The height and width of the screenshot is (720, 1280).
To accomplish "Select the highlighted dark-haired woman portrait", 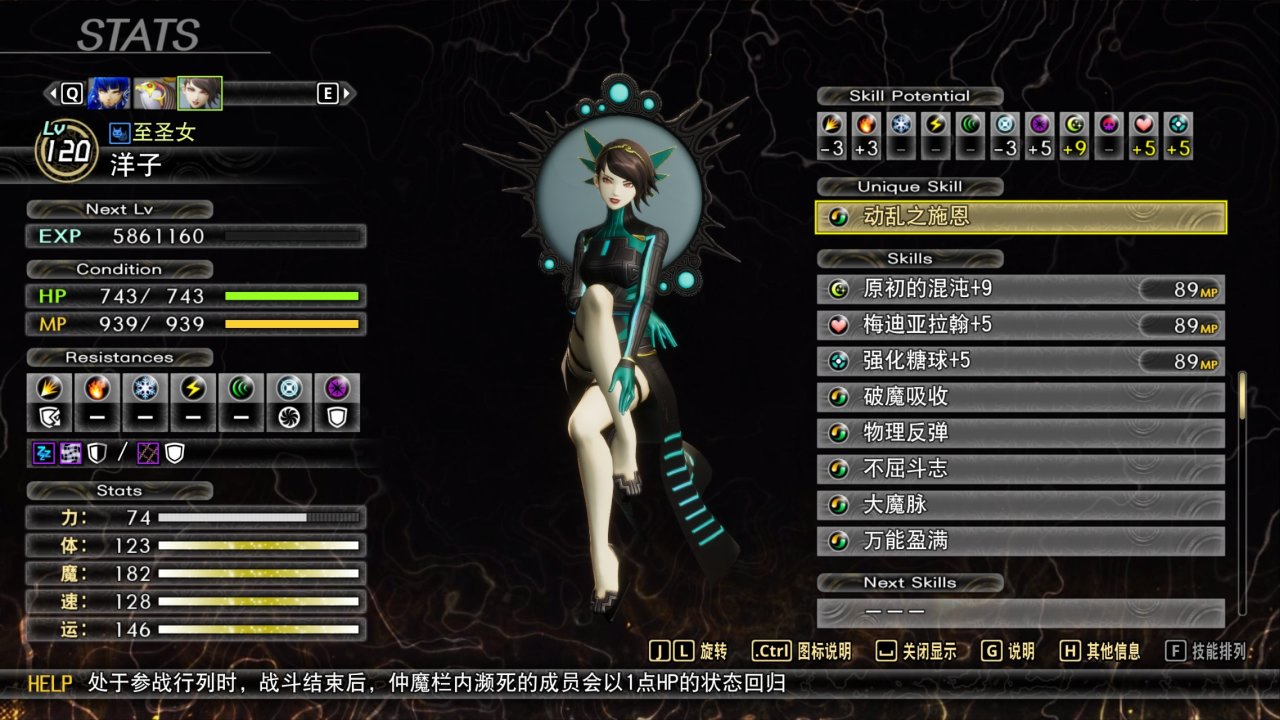I will coord(200,93).
